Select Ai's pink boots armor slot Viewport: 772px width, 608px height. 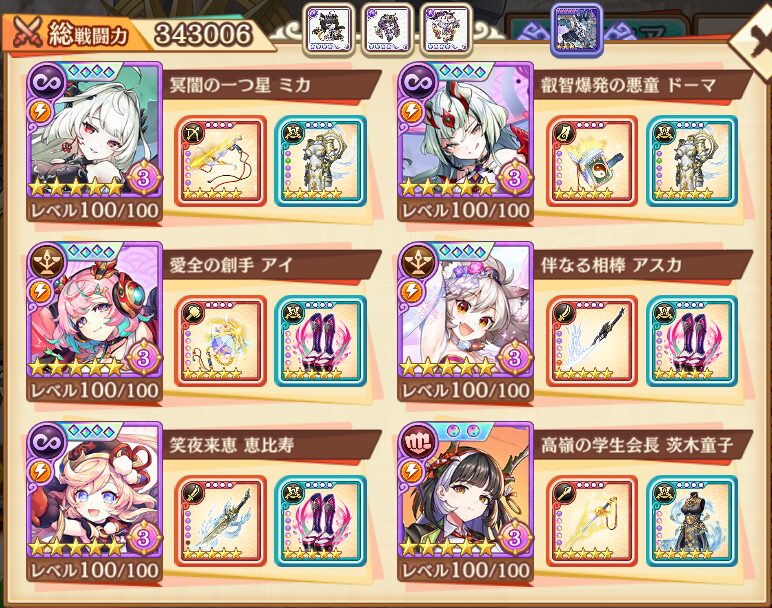point(320,341)
